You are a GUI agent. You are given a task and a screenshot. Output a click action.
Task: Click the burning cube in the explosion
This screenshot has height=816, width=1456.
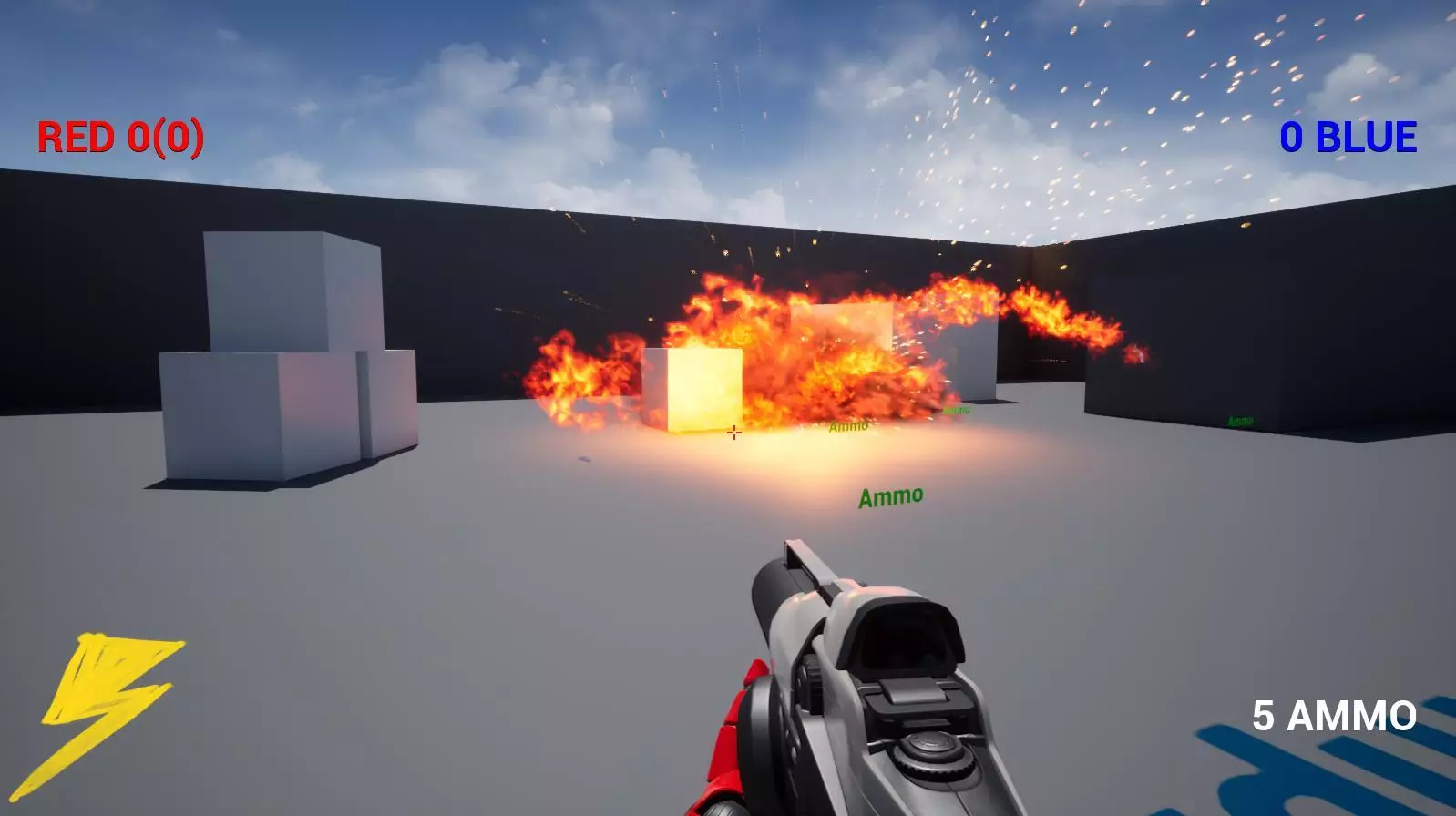(692, 392)
